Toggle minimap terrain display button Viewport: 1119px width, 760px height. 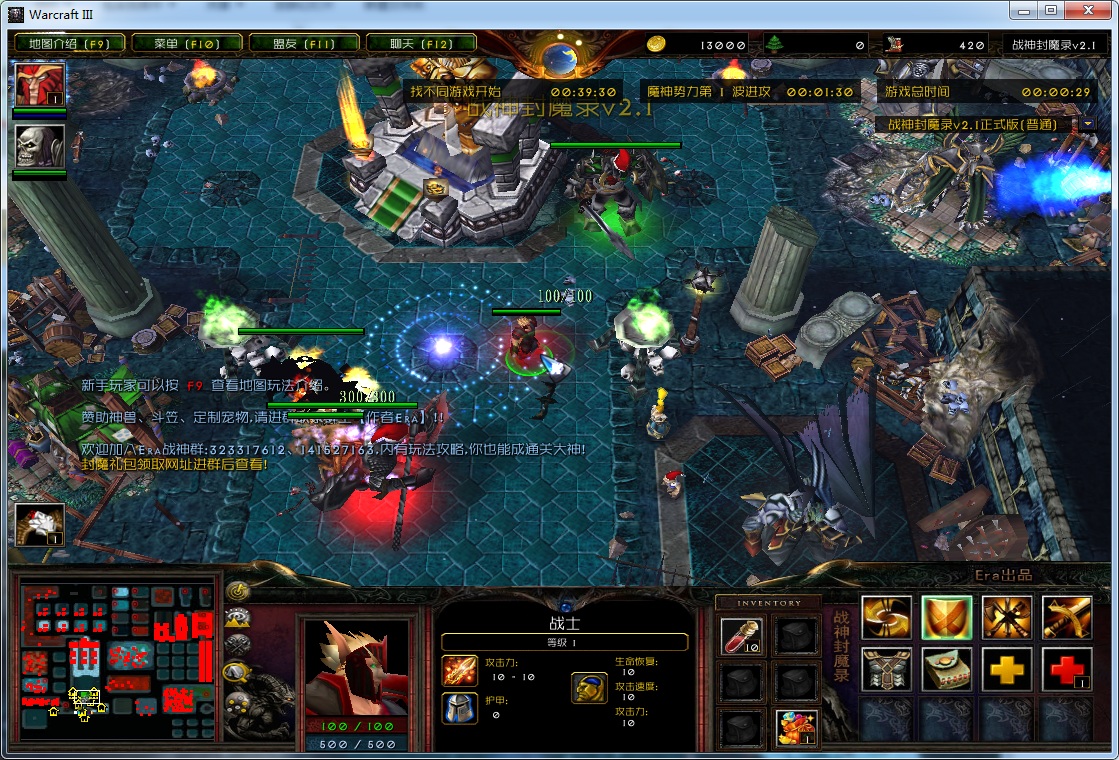(238, 620)
